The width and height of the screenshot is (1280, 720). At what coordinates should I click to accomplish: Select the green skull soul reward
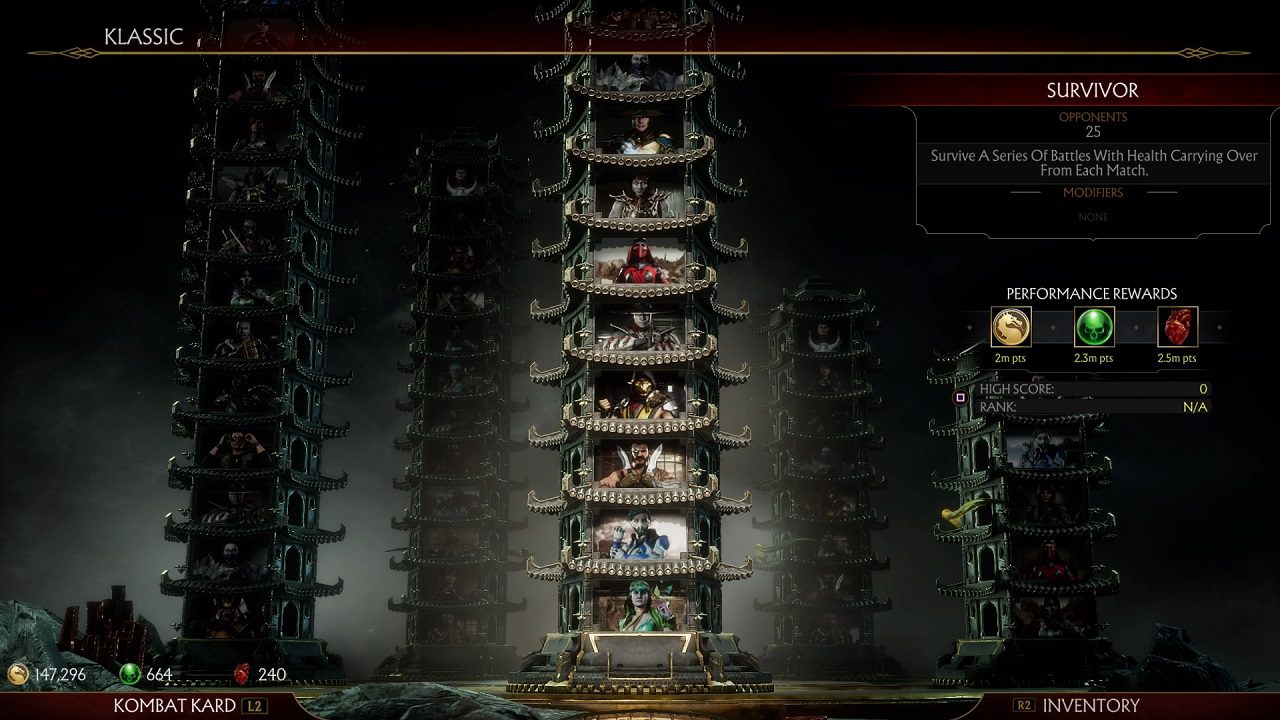(1094, 327)
